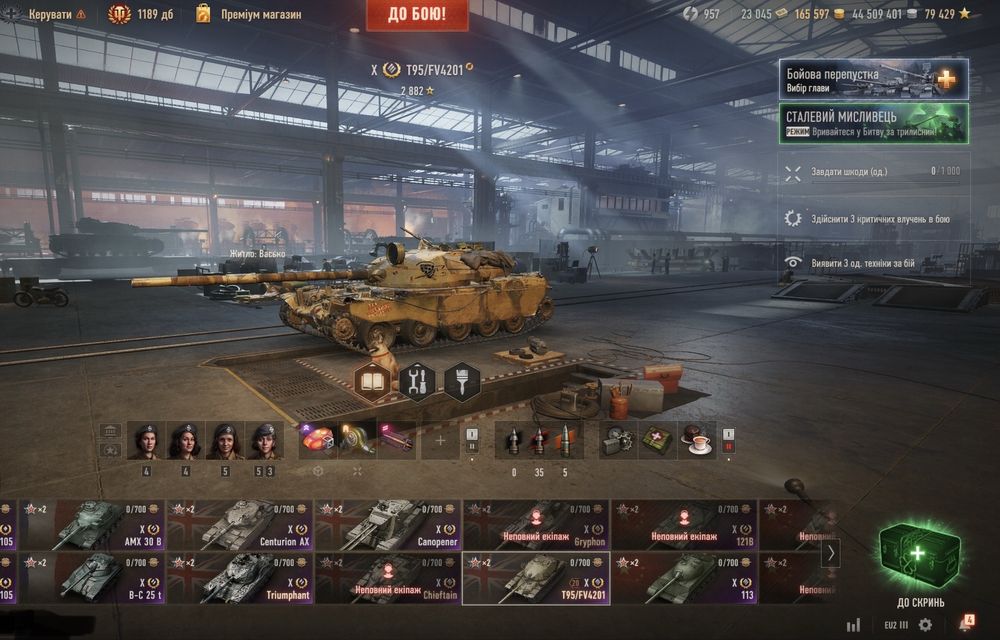Select the coffee cup consumable slot
Image resolution: width=1000 pixels, height=640 pixels.
point(696,440)
